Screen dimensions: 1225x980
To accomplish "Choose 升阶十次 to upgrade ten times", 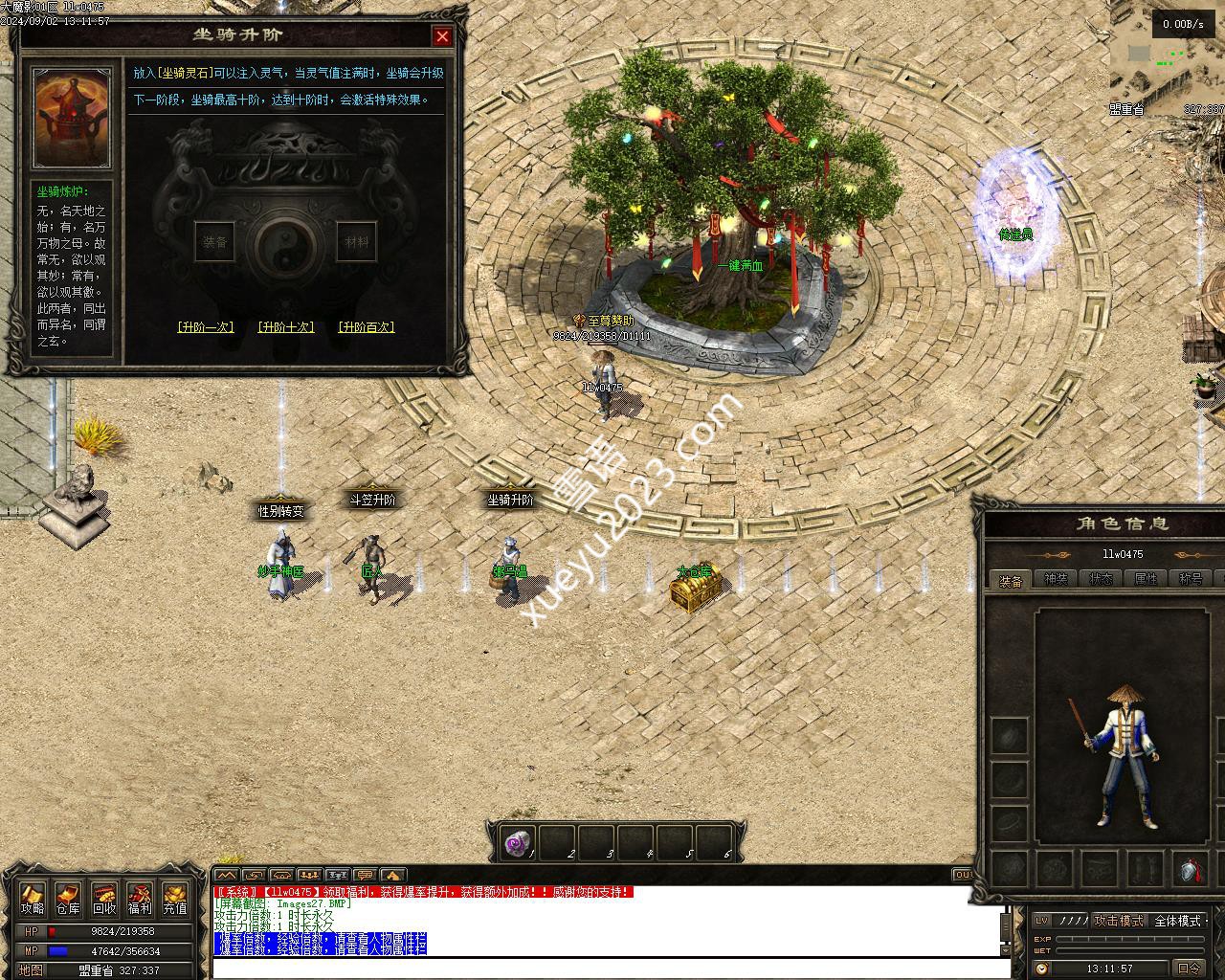I will [286, 327].
